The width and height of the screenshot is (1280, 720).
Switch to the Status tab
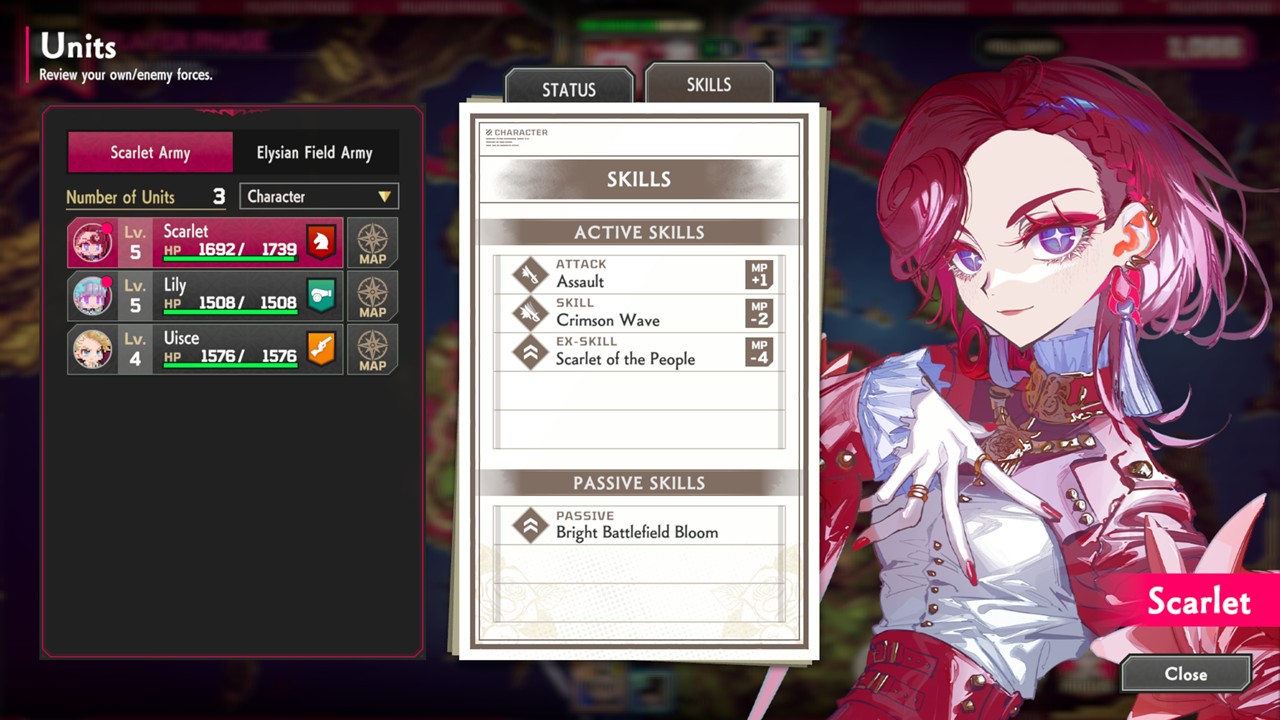[568, 89]
